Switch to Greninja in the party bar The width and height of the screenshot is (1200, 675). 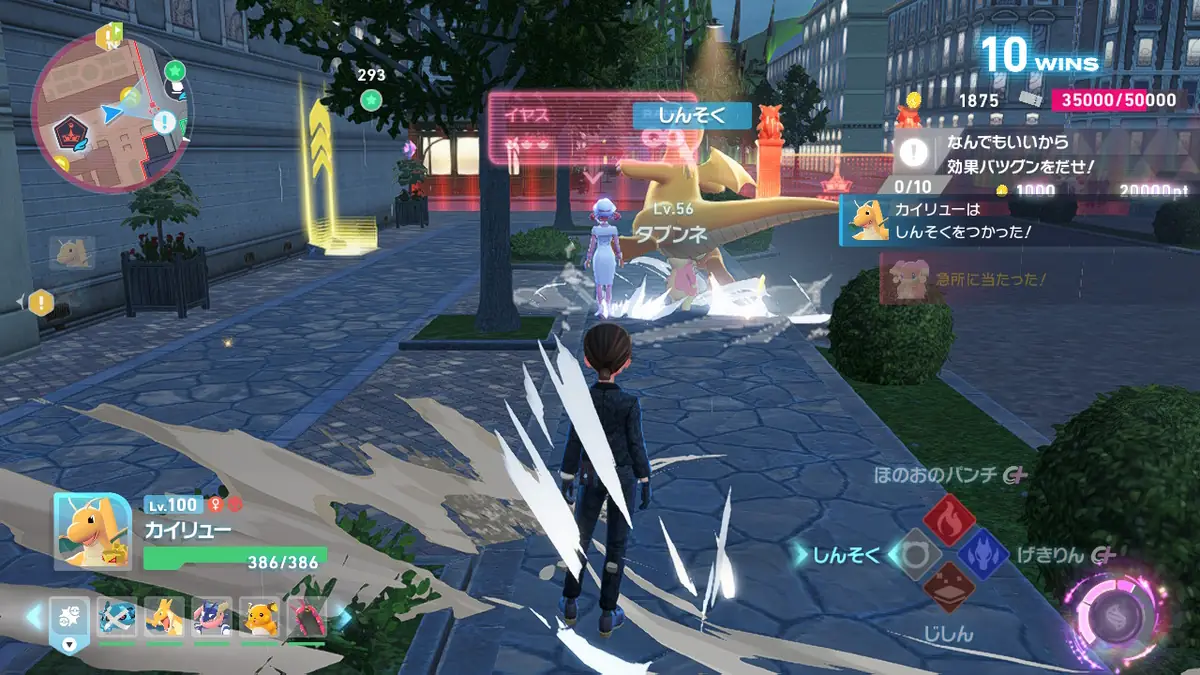[212, 616]
